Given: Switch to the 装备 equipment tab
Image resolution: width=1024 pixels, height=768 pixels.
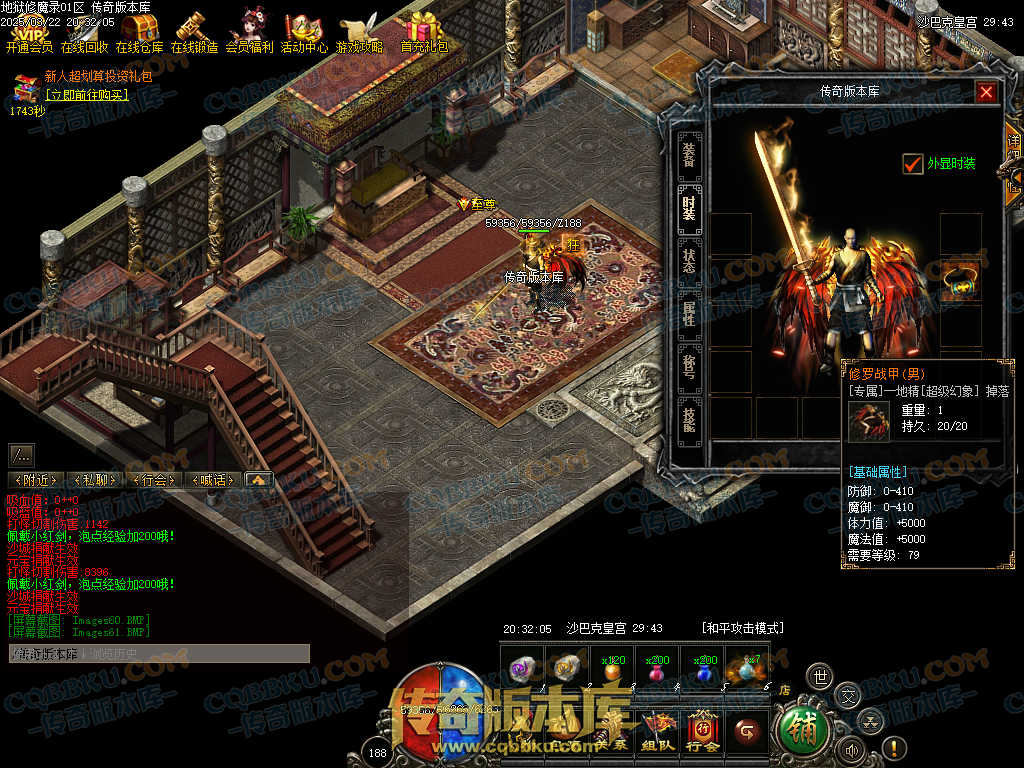Looking at the screenshot, I should (x=690, y=156).
